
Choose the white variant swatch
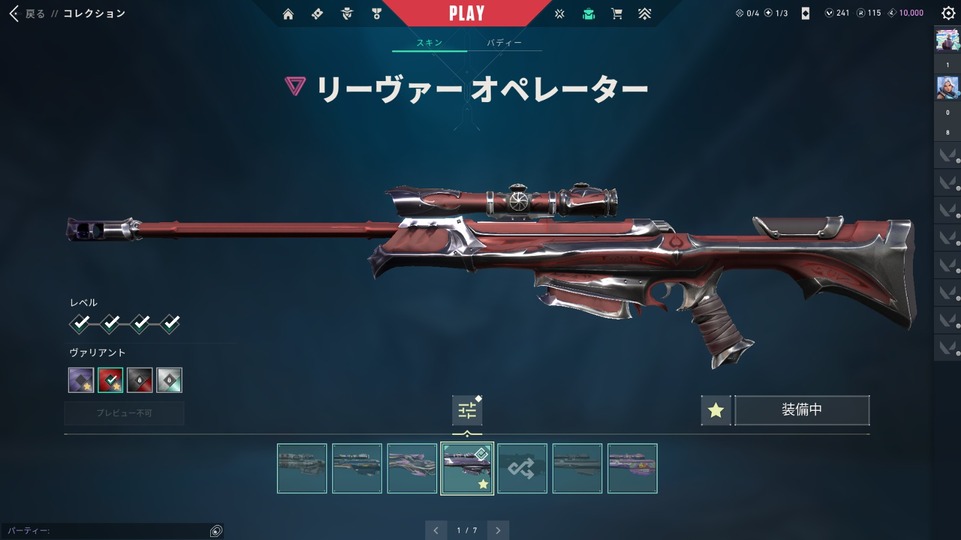tap(169, 380)
